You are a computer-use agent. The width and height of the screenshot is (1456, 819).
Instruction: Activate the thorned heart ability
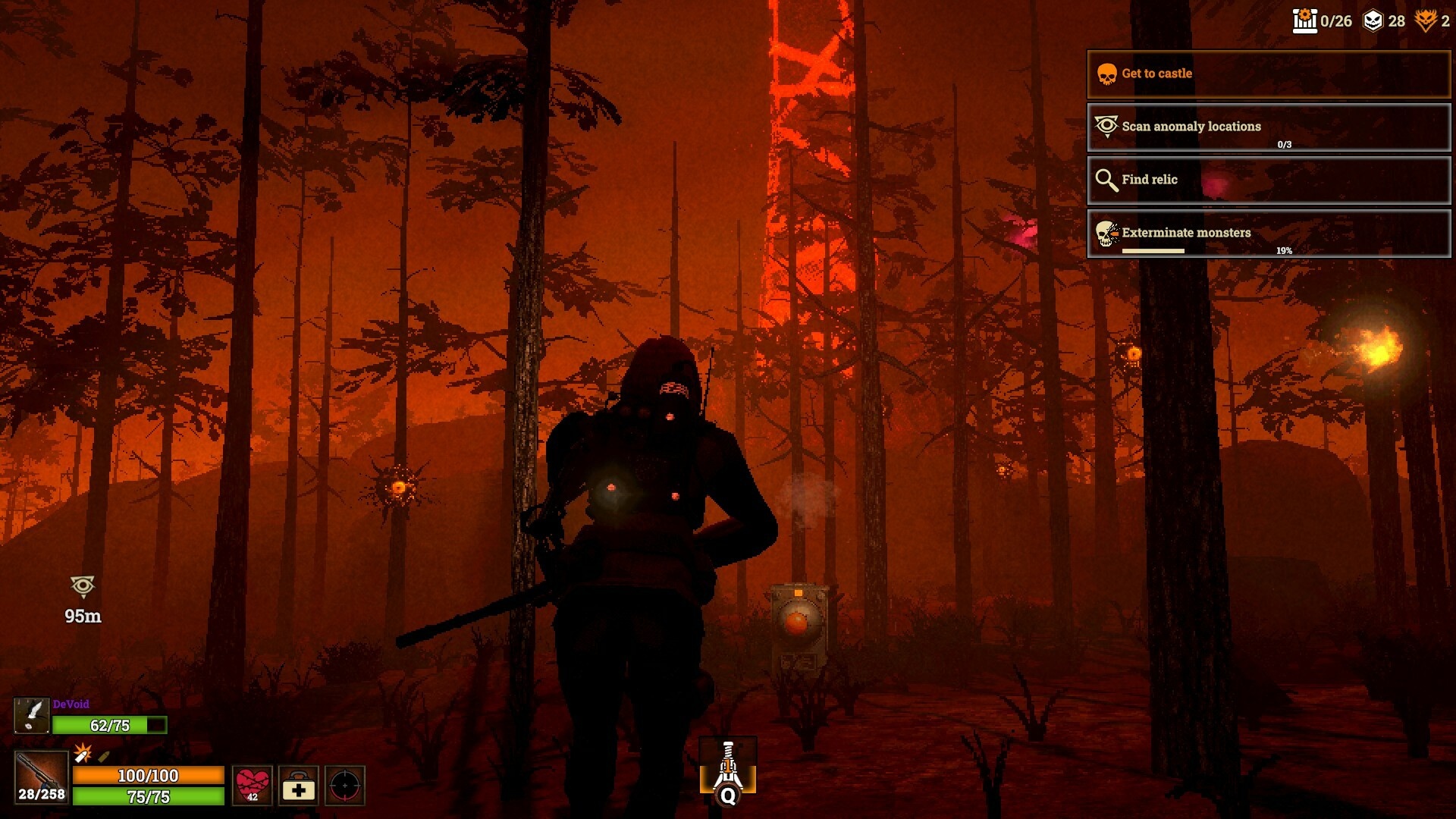(x=253, y=784)
